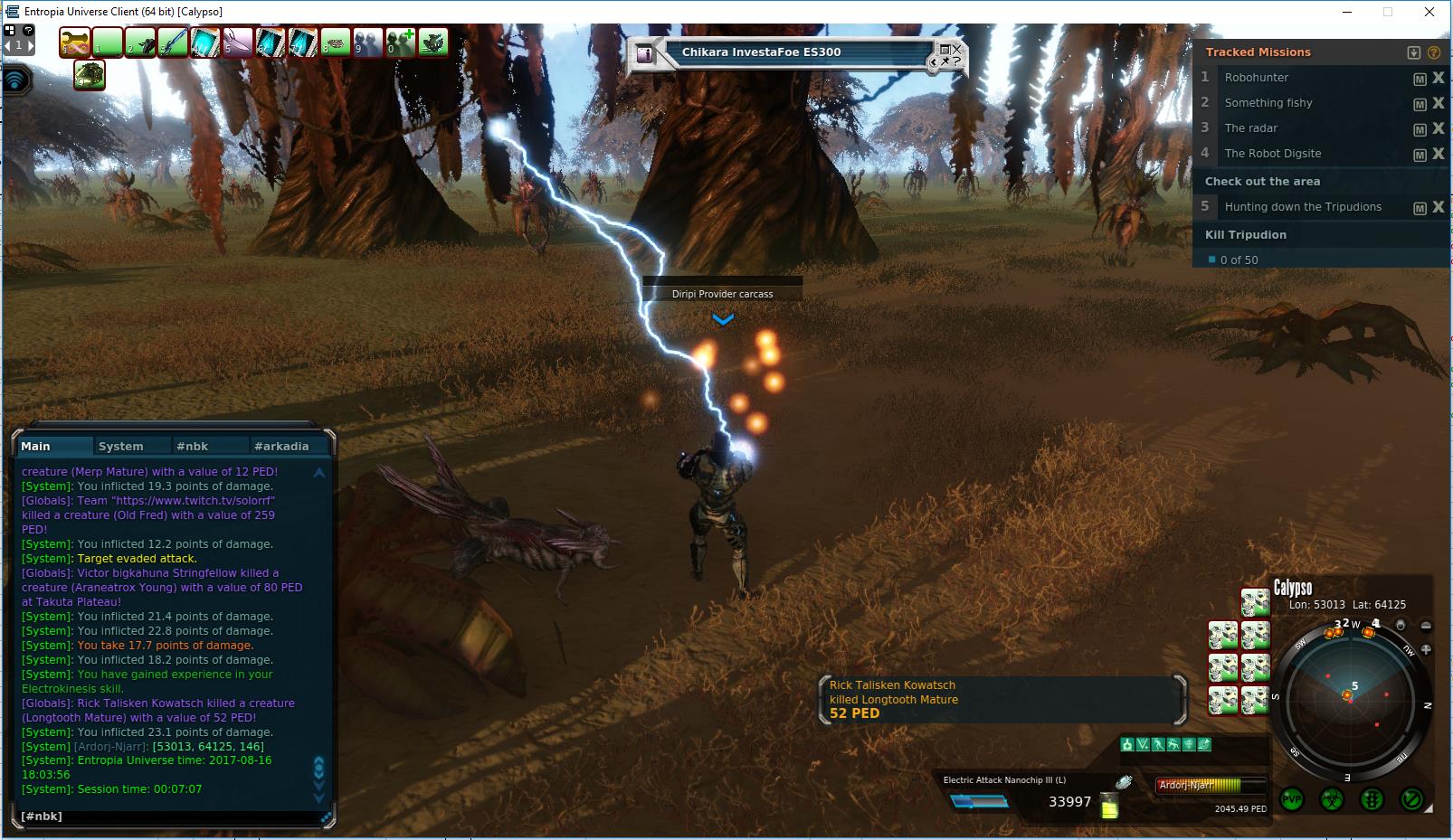Switch to the System chat tab
1453x840 pixels.
(120, 446)
